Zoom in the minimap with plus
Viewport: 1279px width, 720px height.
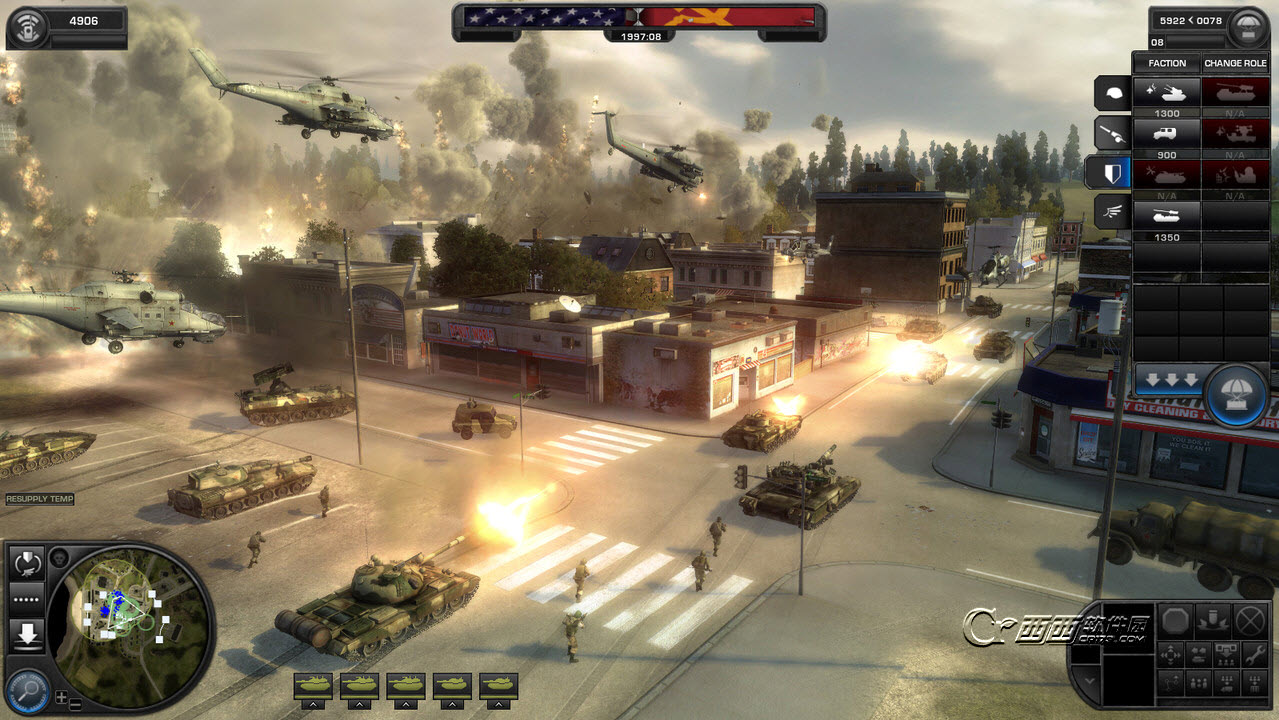coord(62,697)
